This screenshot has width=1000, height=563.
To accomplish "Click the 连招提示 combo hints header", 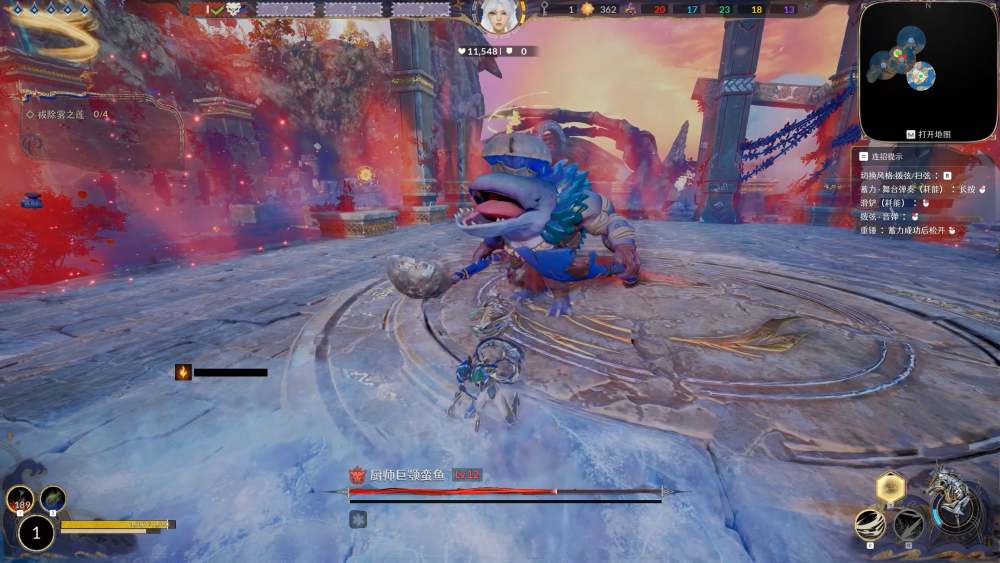I will (886, 156).
